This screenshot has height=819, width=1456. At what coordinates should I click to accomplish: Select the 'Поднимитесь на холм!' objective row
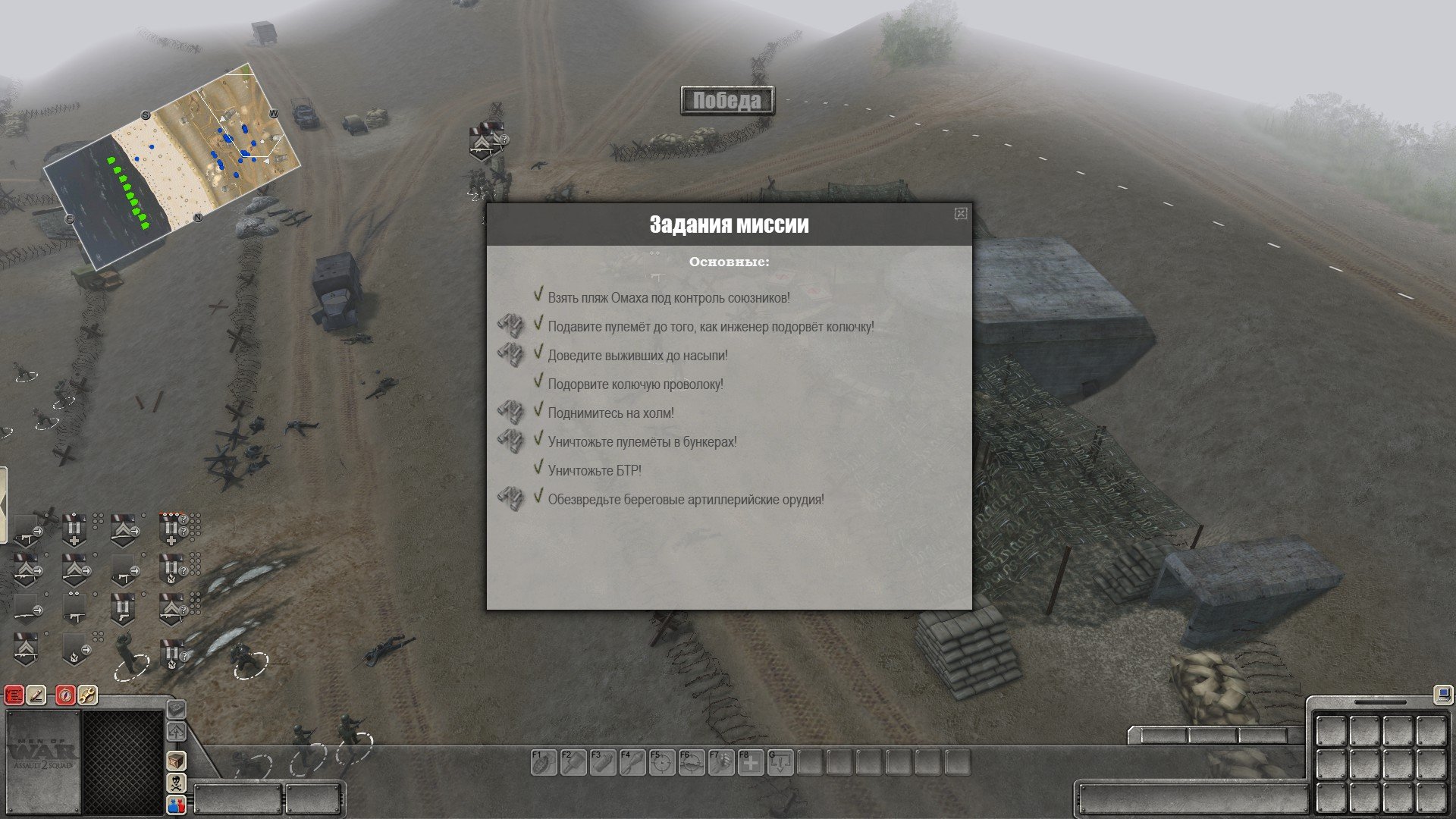click(610, 413)
